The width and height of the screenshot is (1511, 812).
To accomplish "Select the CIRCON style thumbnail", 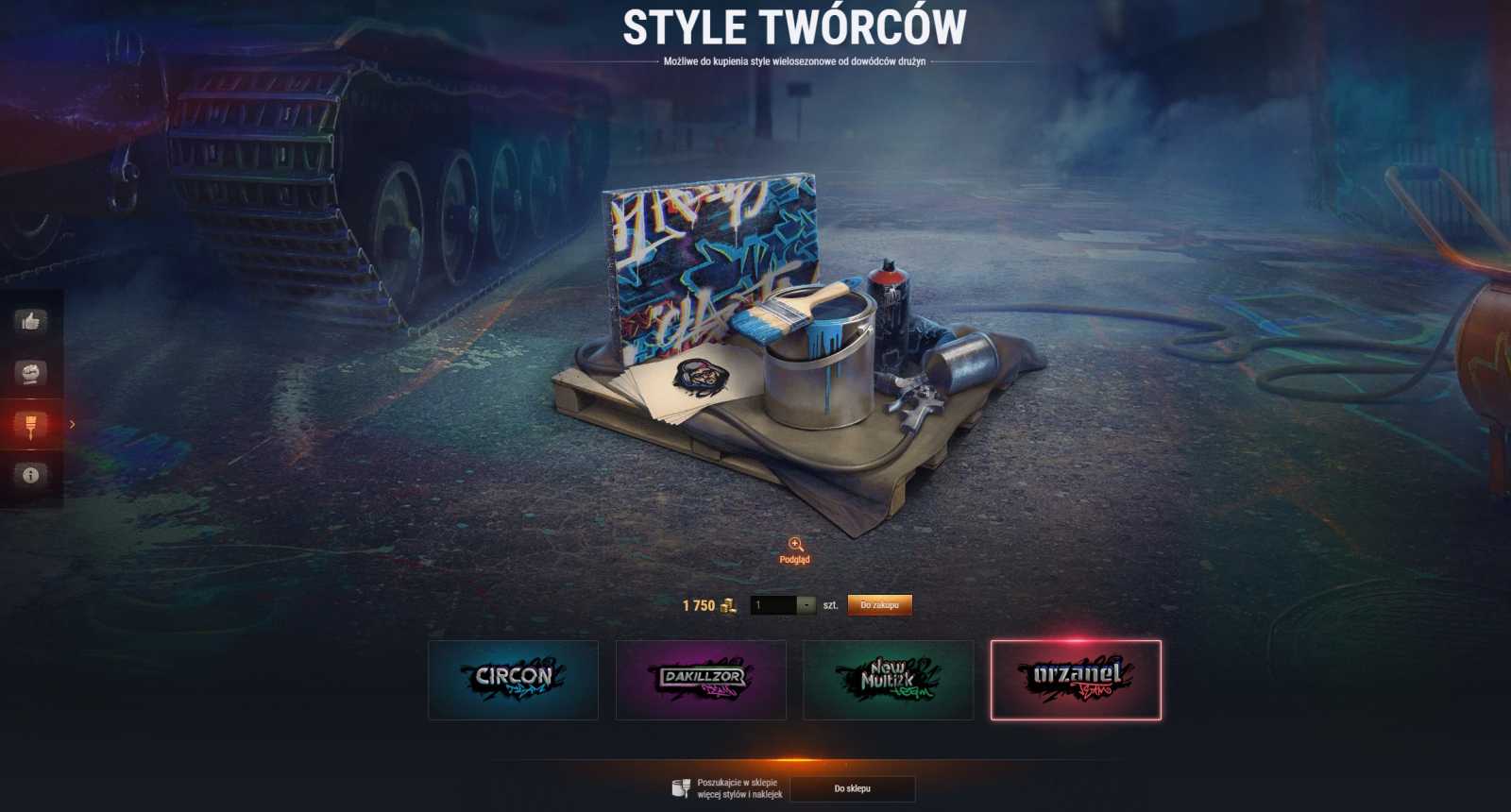I will (x=513, y=679).
